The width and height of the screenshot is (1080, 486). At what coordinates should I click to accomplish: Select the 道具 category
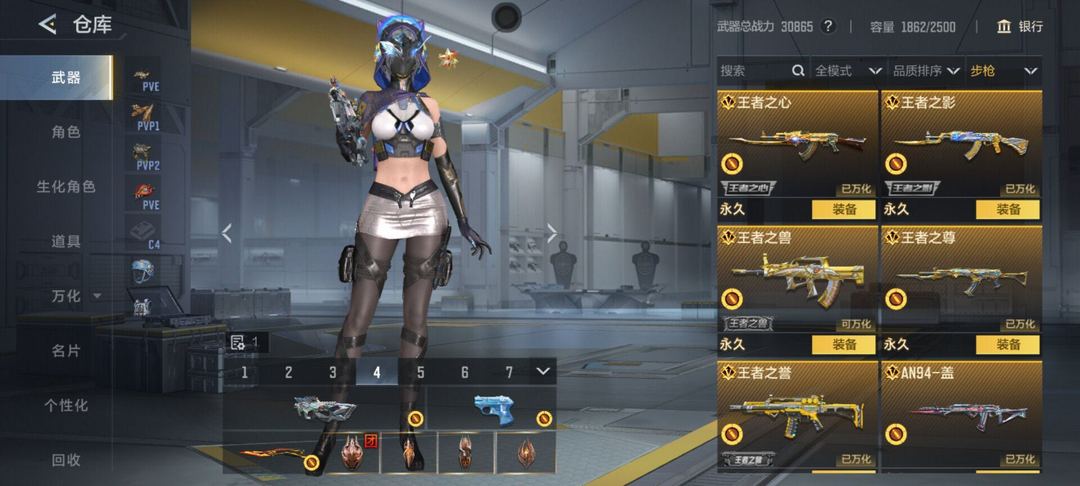tap(66, 241)
